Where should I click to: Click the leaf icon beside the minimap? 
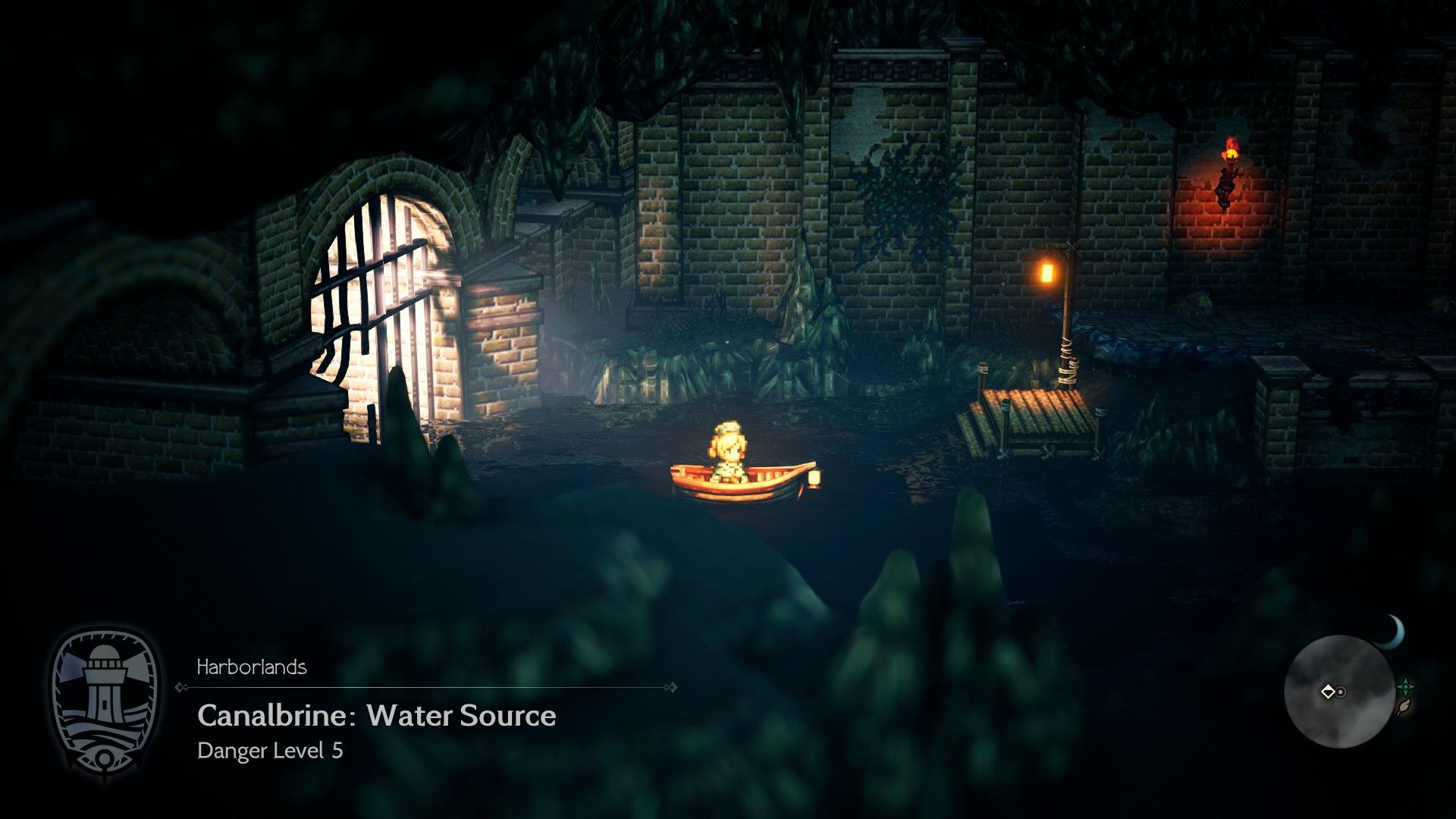1404,705
